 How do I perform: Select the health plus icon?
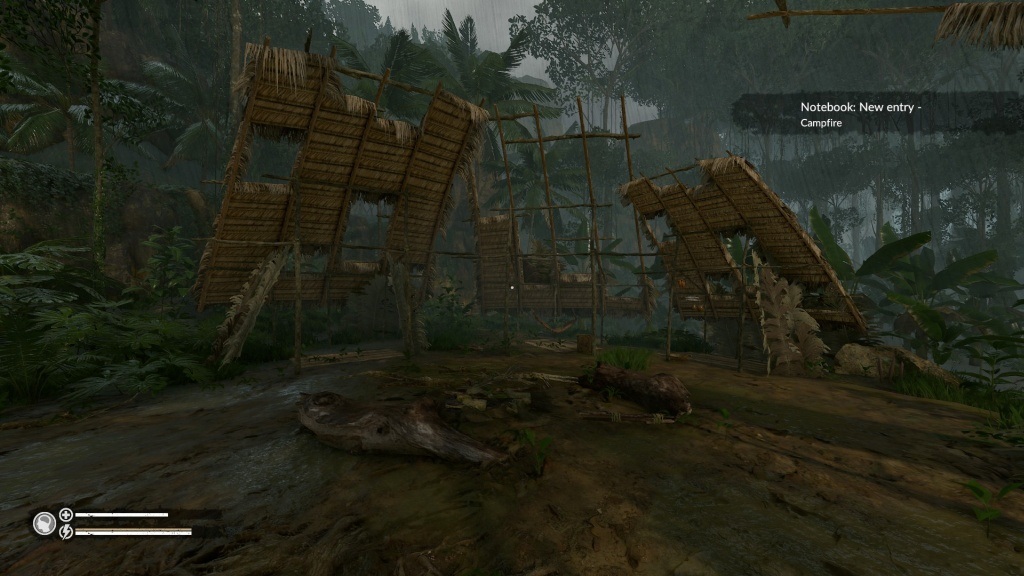(66, 514)
